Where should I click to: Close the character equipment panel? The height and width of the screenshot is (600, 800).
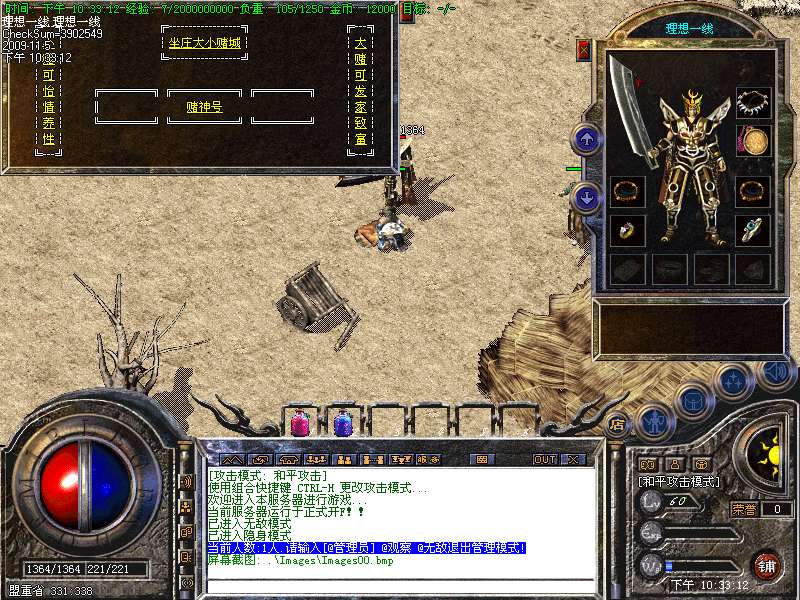584,50
